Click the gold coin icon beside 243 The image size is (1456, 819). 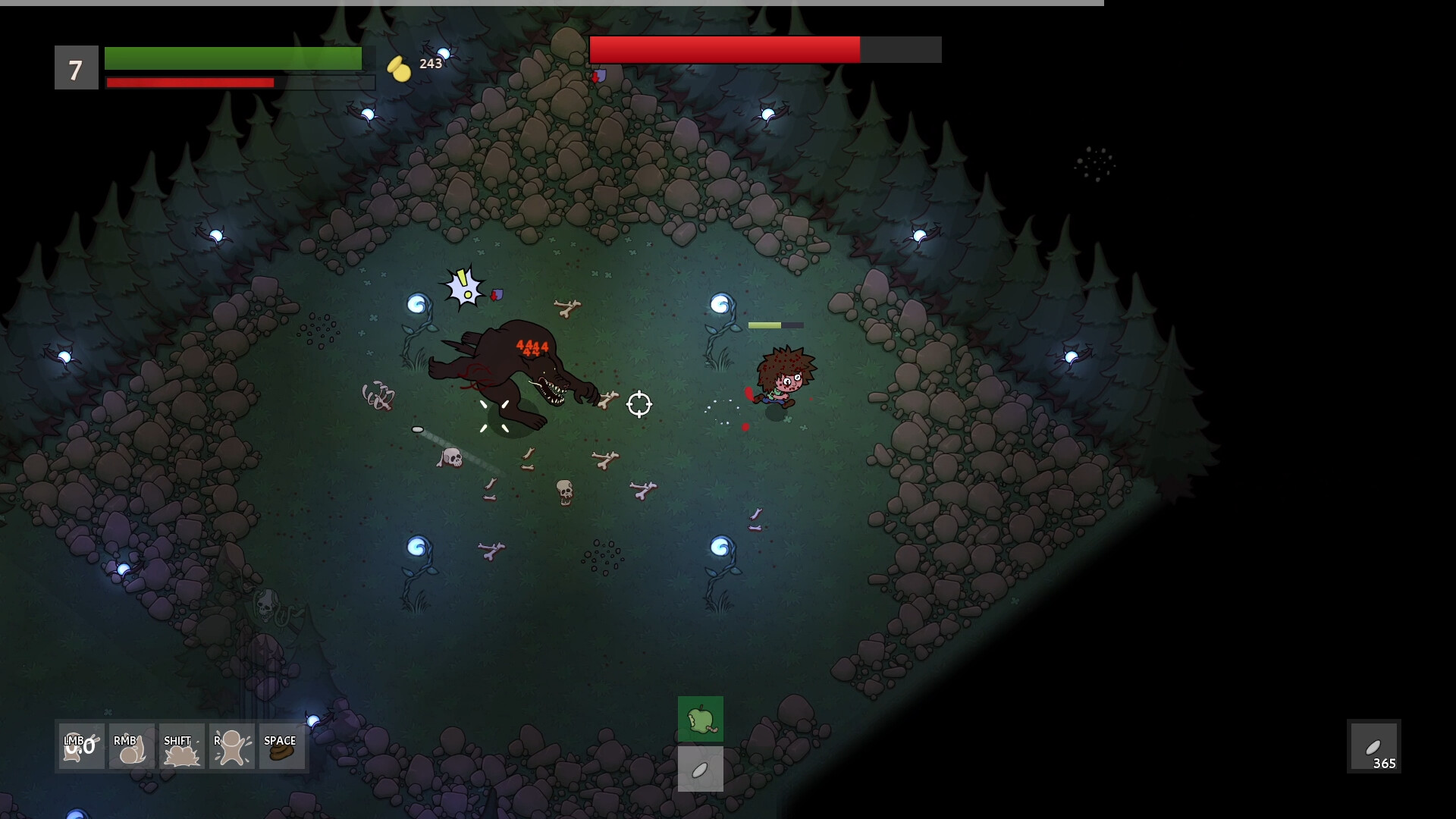coord(399,67)
